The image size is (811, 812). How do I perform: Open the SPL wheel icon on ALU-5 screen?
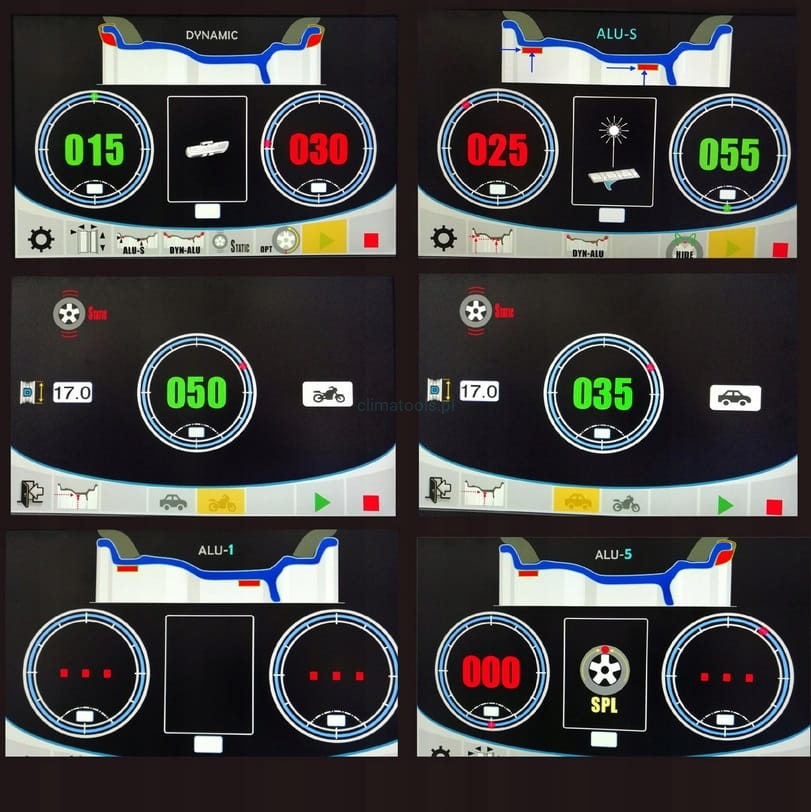(605, 674)
